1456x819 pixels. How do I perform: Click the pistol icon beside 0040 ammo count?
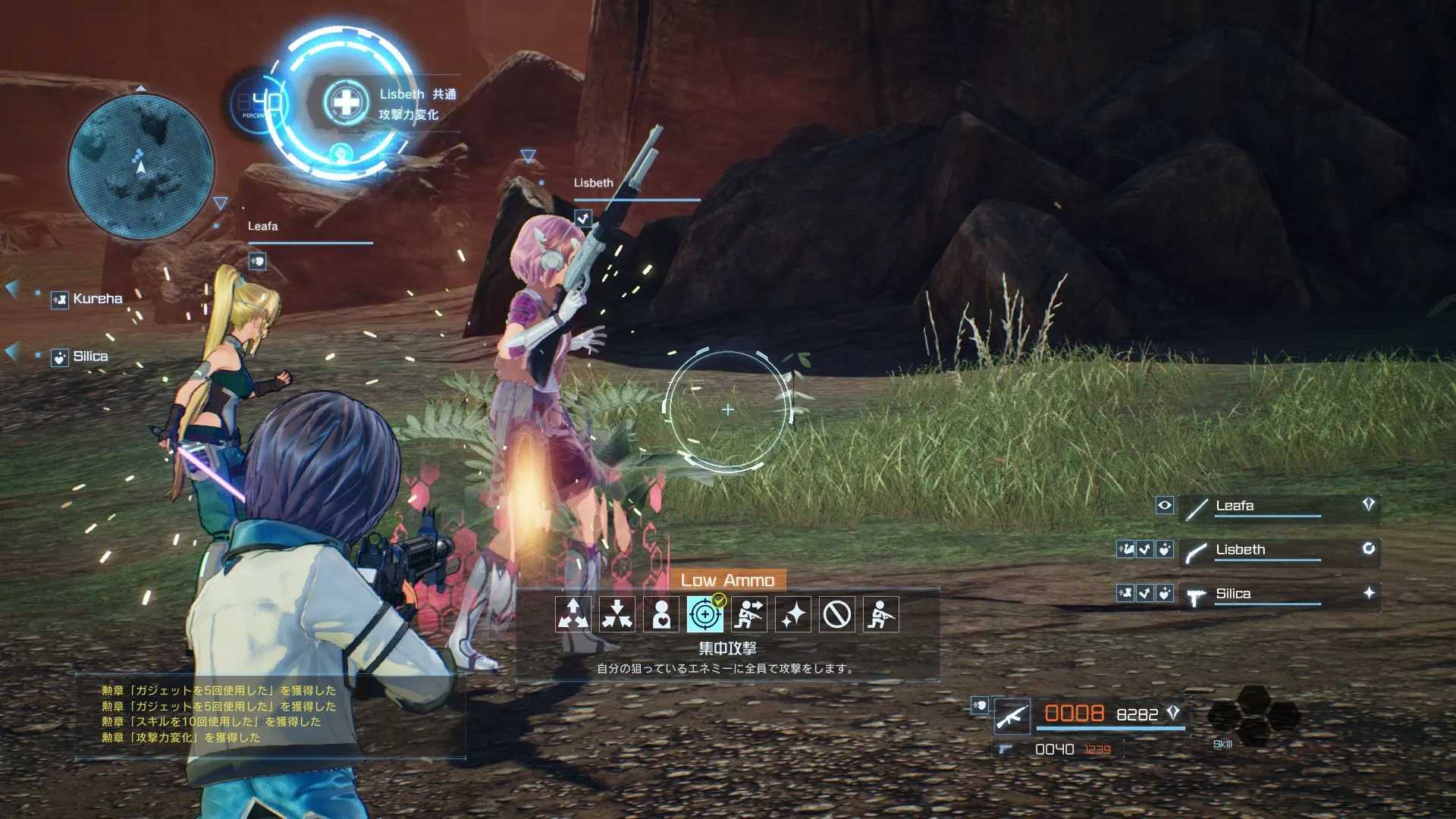tap(1006, 750)
